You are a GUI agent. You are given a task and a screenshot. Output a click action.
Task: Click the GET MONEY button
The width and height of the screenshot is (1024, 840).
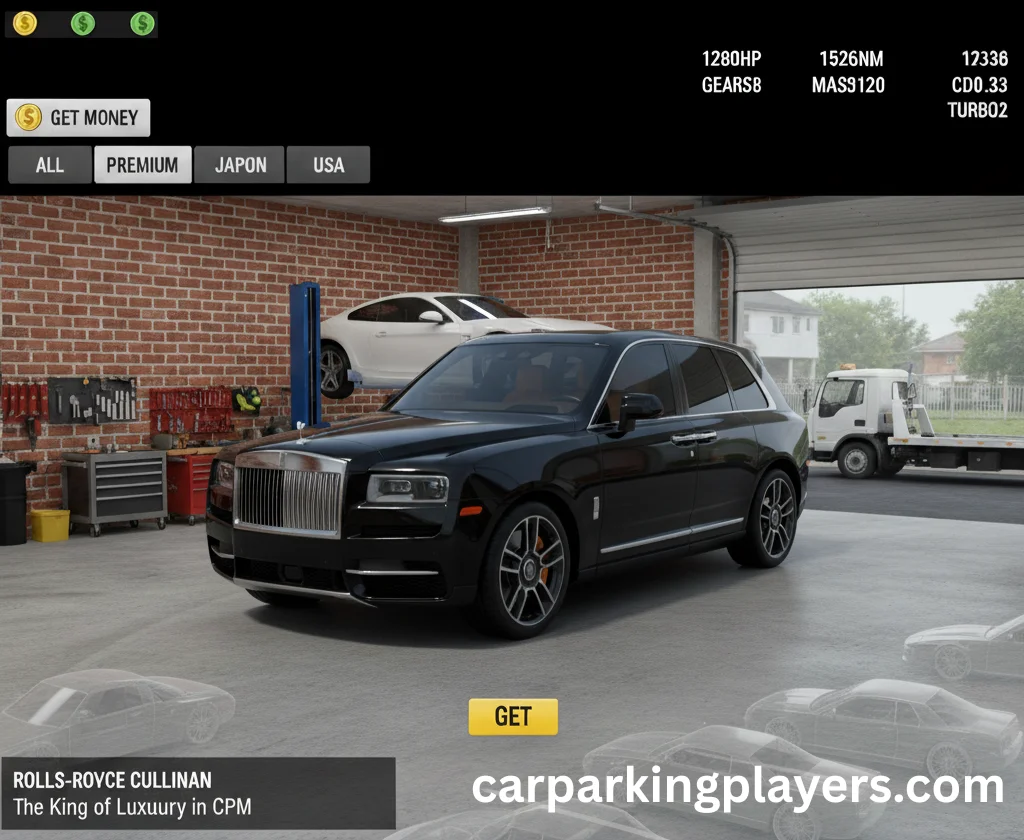[x=79, y=118]
